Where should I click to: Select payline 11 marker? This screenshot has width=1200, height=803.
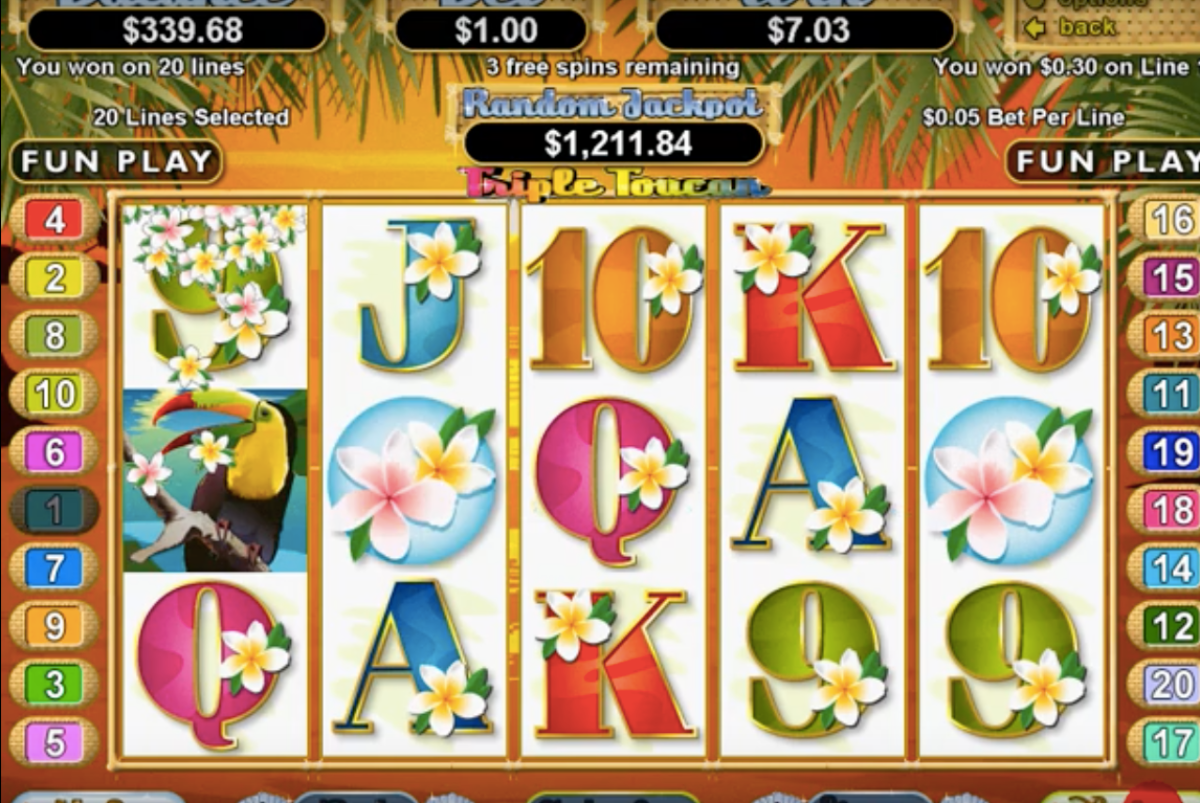click(1170, 394)
